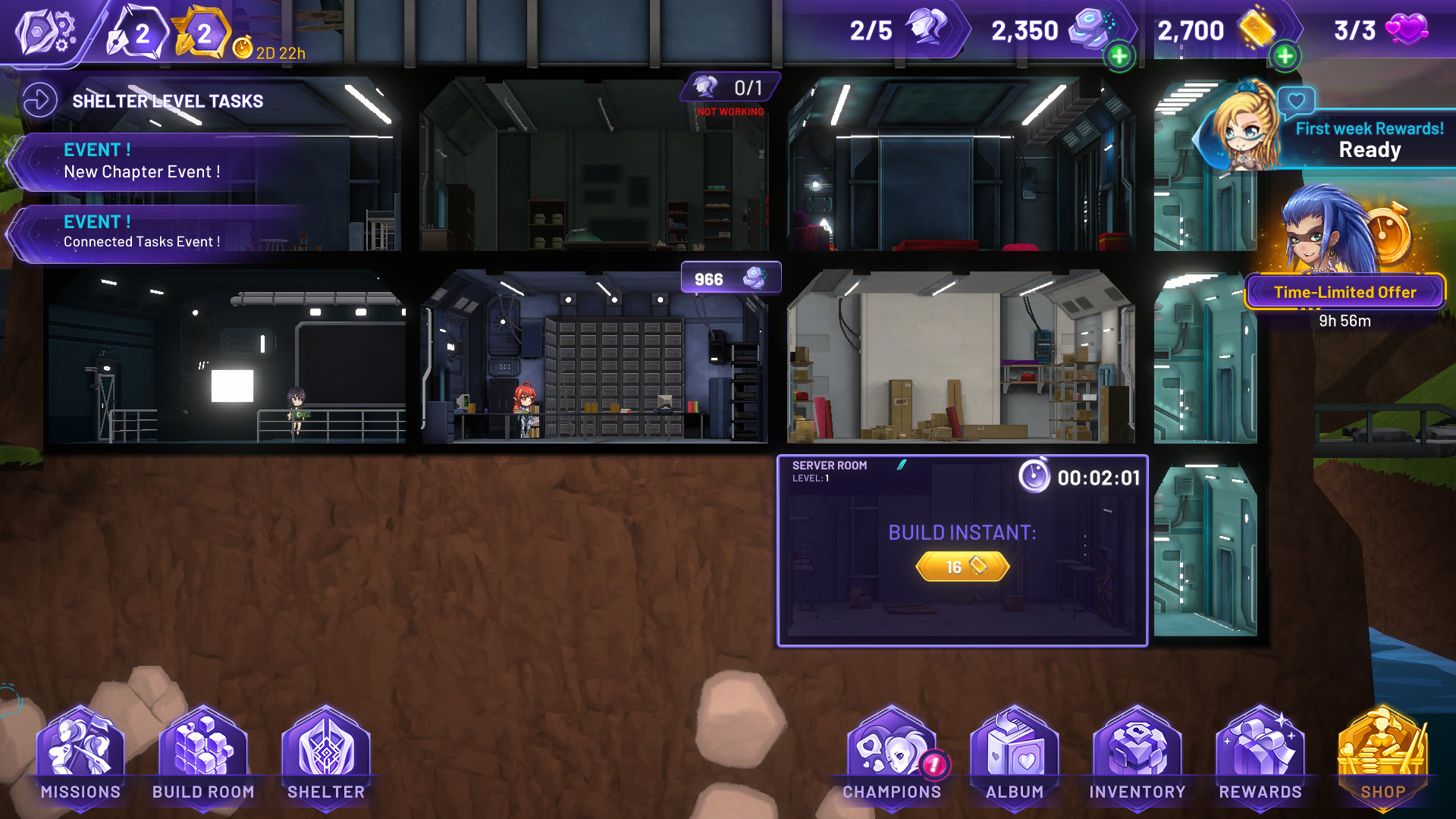Open the Inventory menu
Image resolution: width=1456 pixels, height=819 pixels.
coord(1137,755)
